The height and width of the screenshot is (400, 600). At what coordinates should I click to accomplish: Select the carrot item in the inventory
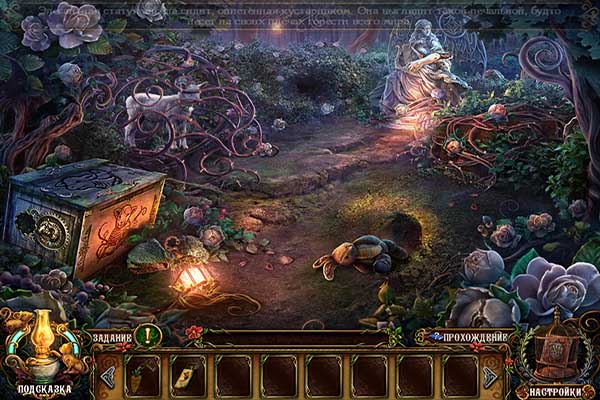click(143, 377)
